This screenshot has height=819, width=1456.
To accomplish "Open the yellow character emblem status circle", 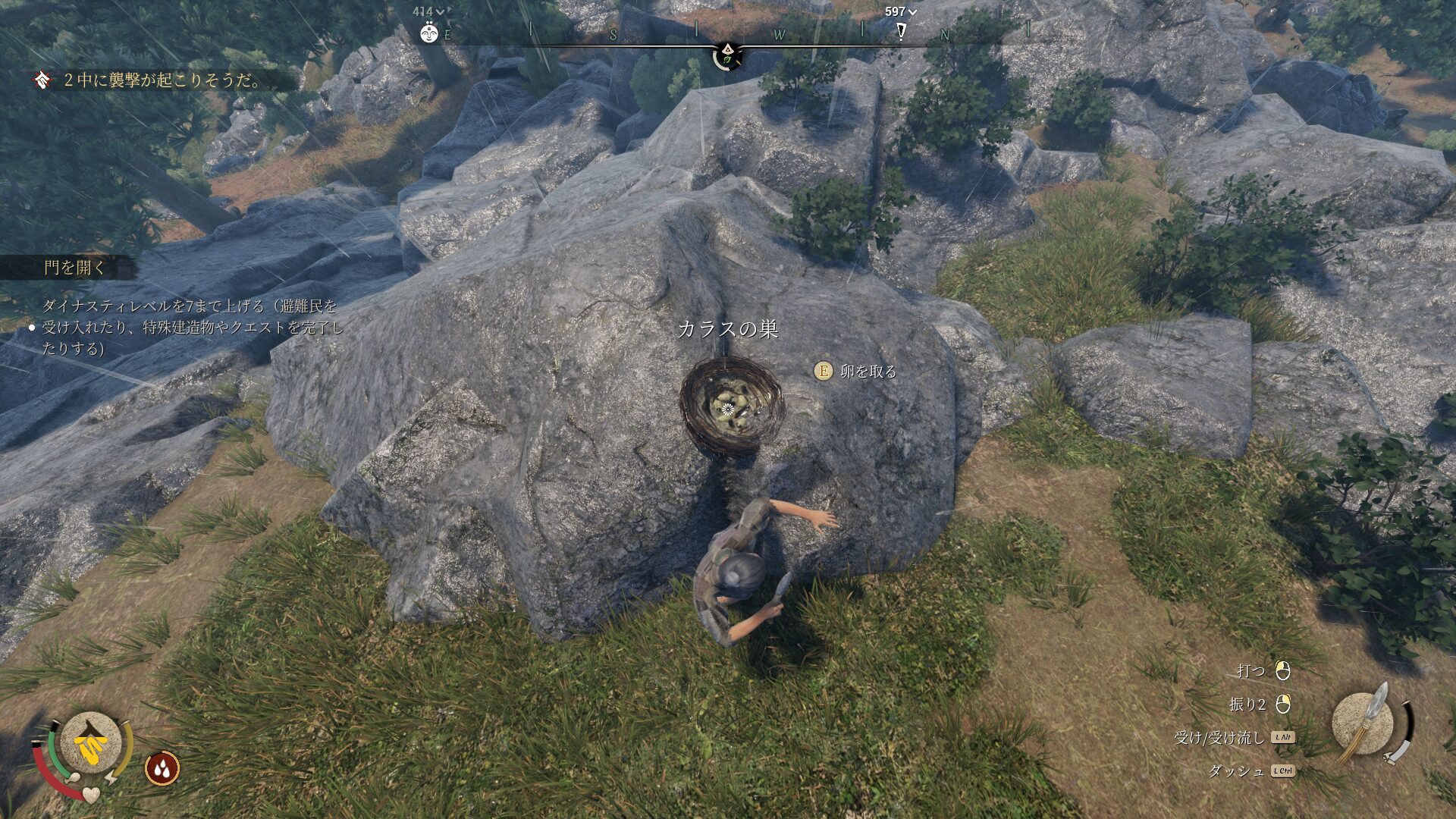I will click(x=91, y=745).
